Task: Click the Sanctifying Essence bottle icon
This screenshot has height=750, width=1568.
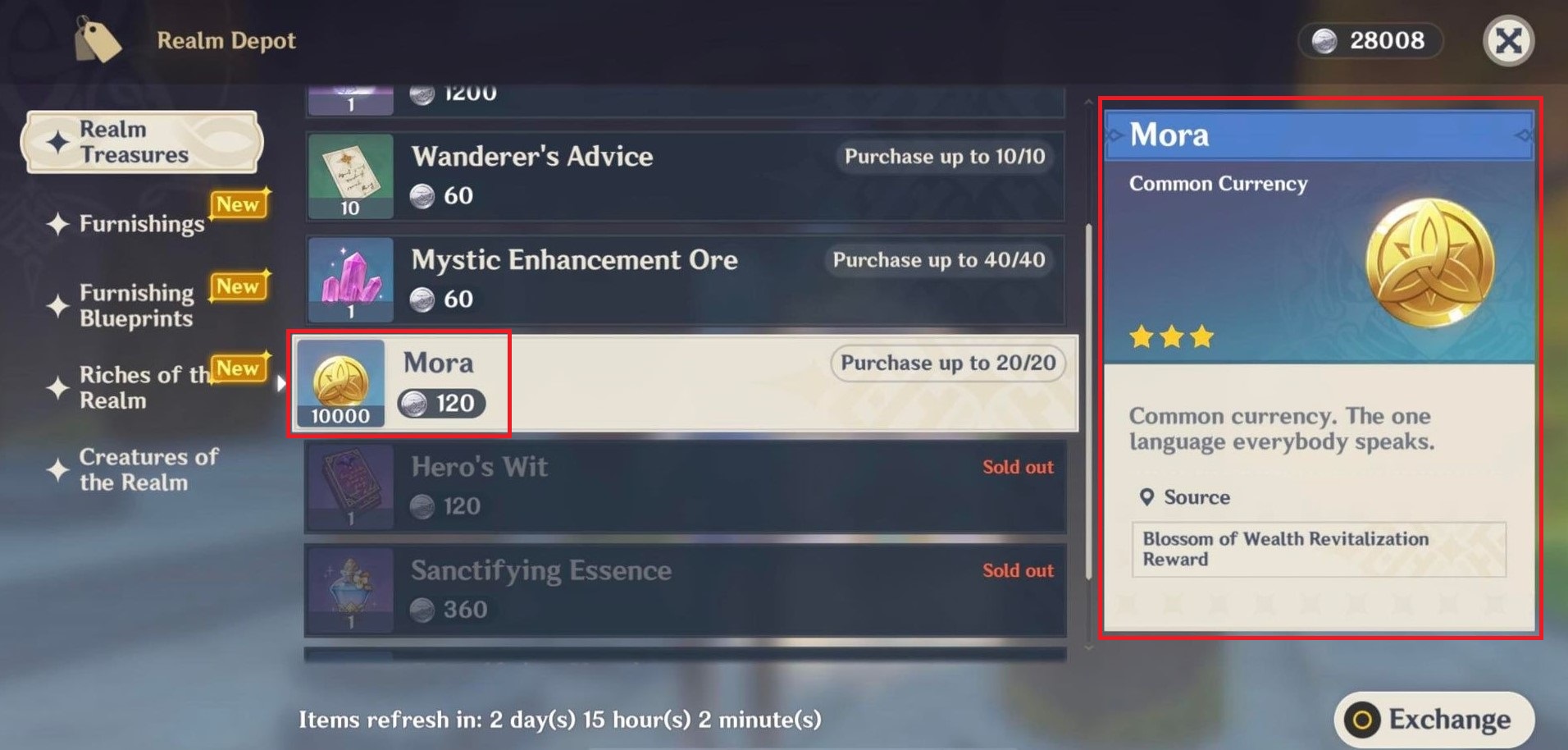Action: [x=350, y=589]
